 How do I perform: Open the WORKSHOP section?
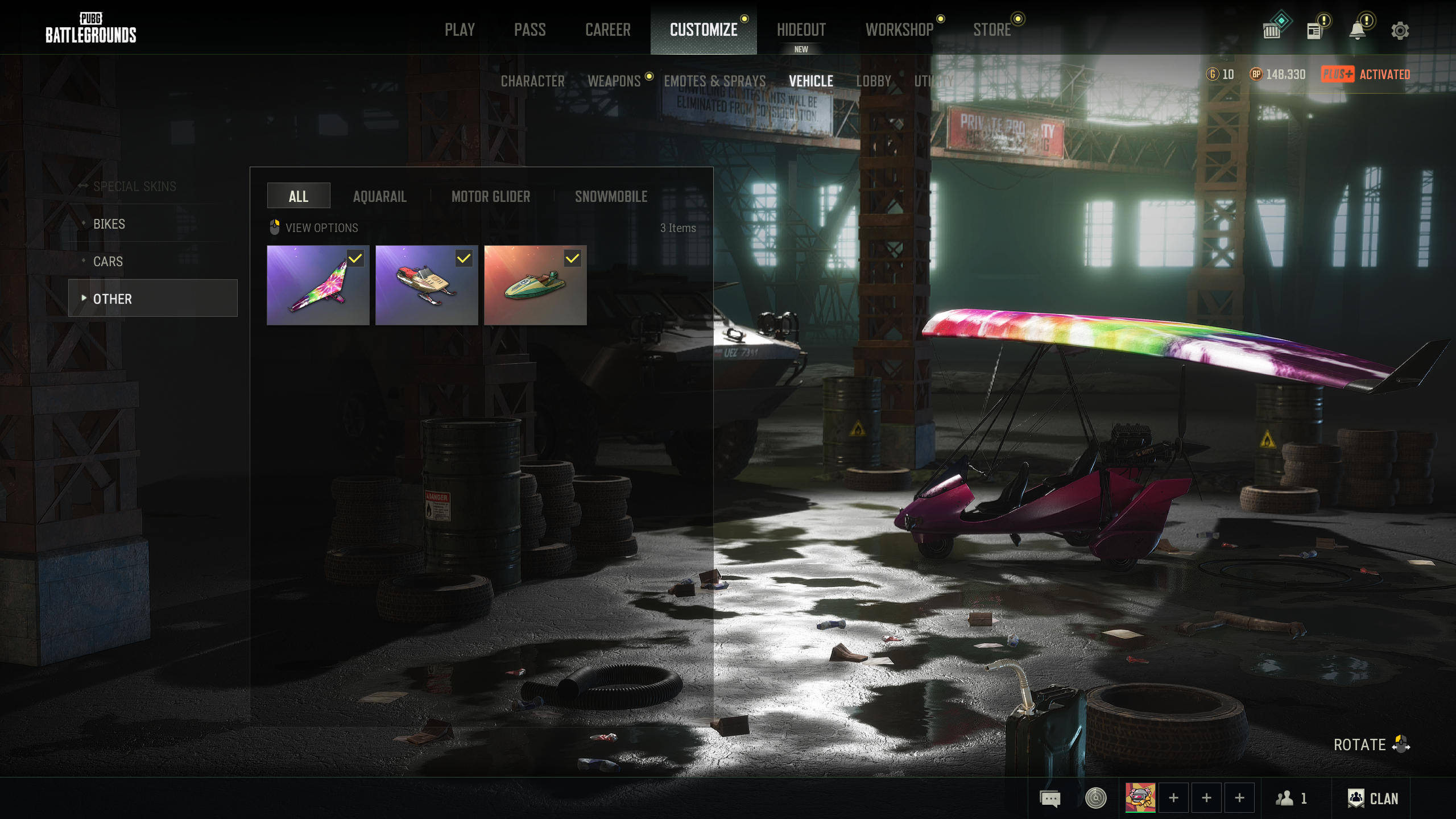click(x=899, y=30)
